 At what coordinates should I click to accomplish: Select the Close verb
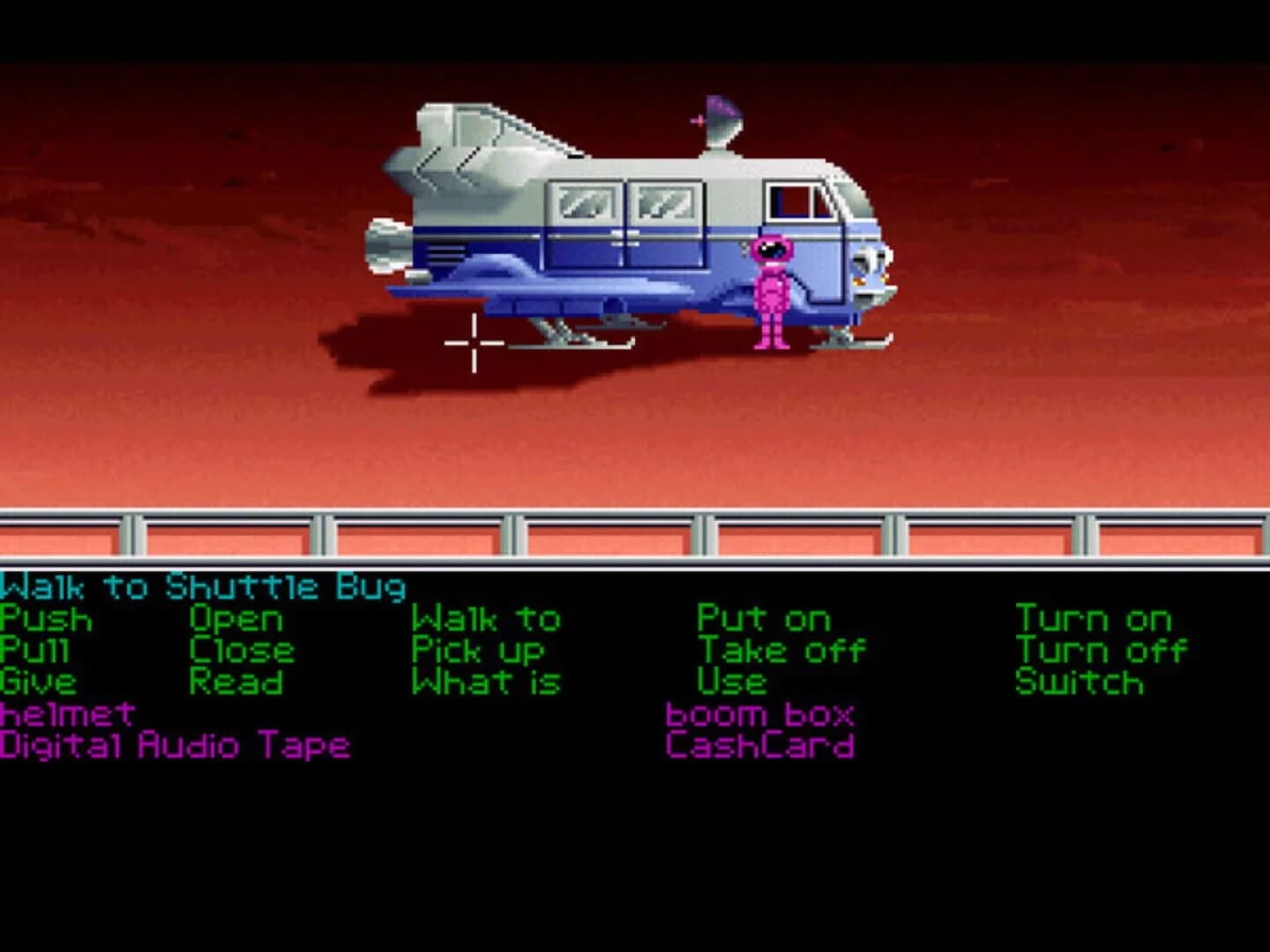pos(241,651)
